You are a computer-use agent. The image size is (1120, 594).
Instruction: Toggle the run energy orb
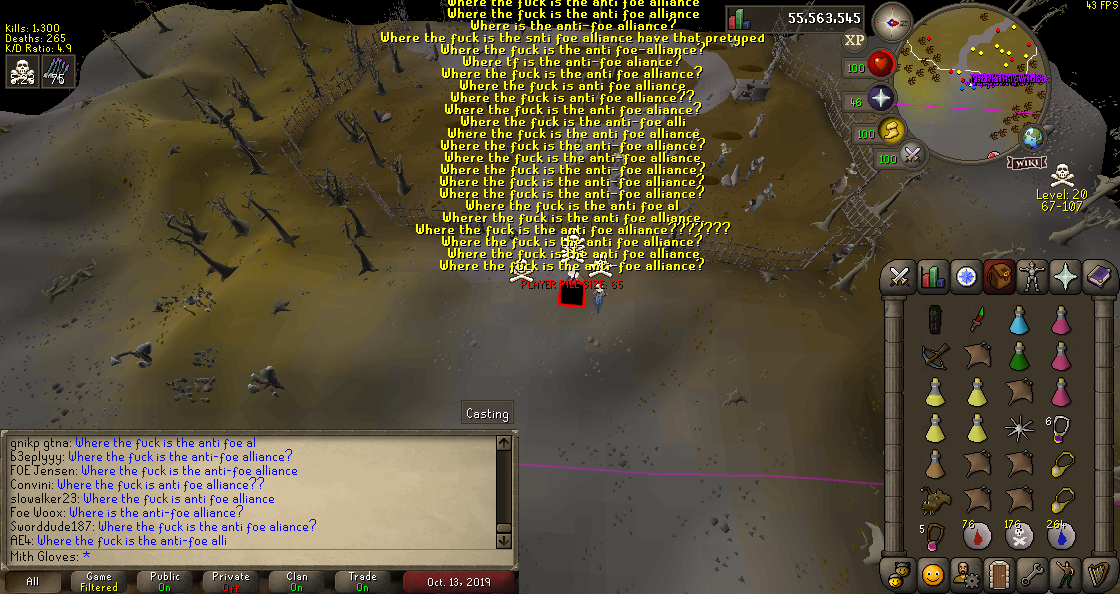pos(891,131)
